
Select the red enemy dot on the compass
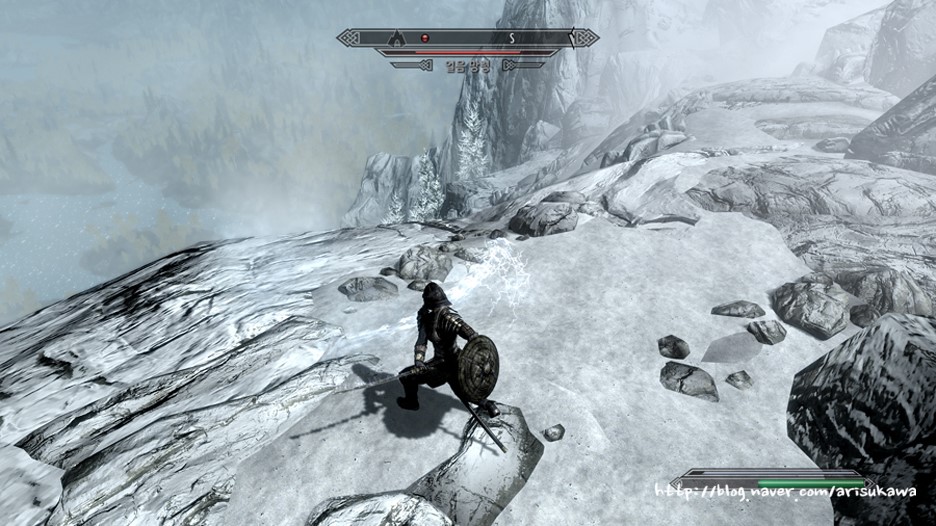point(424,38)
